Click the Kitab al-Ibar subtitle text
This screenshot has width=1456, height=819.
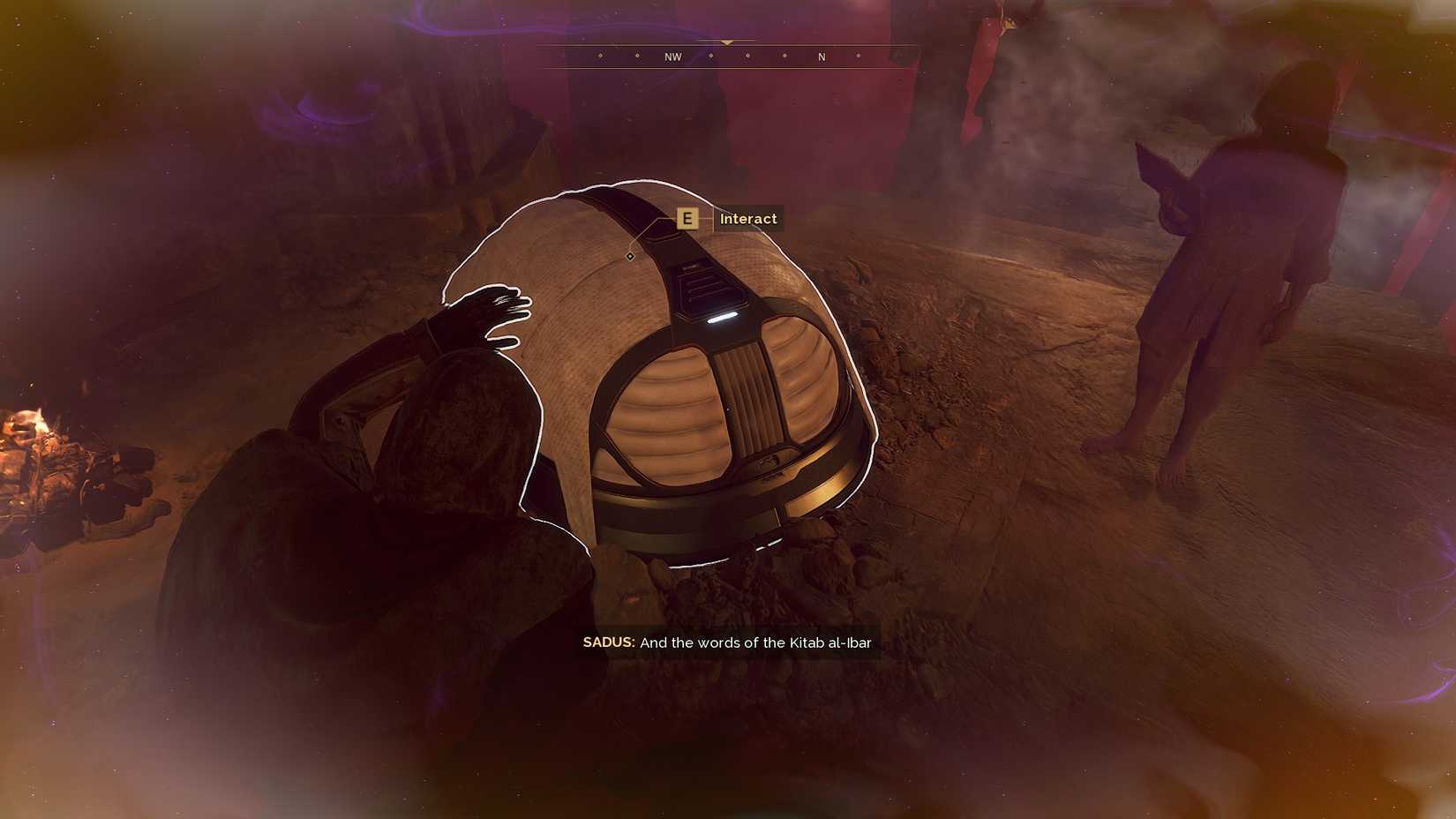(x=829, y=643)
